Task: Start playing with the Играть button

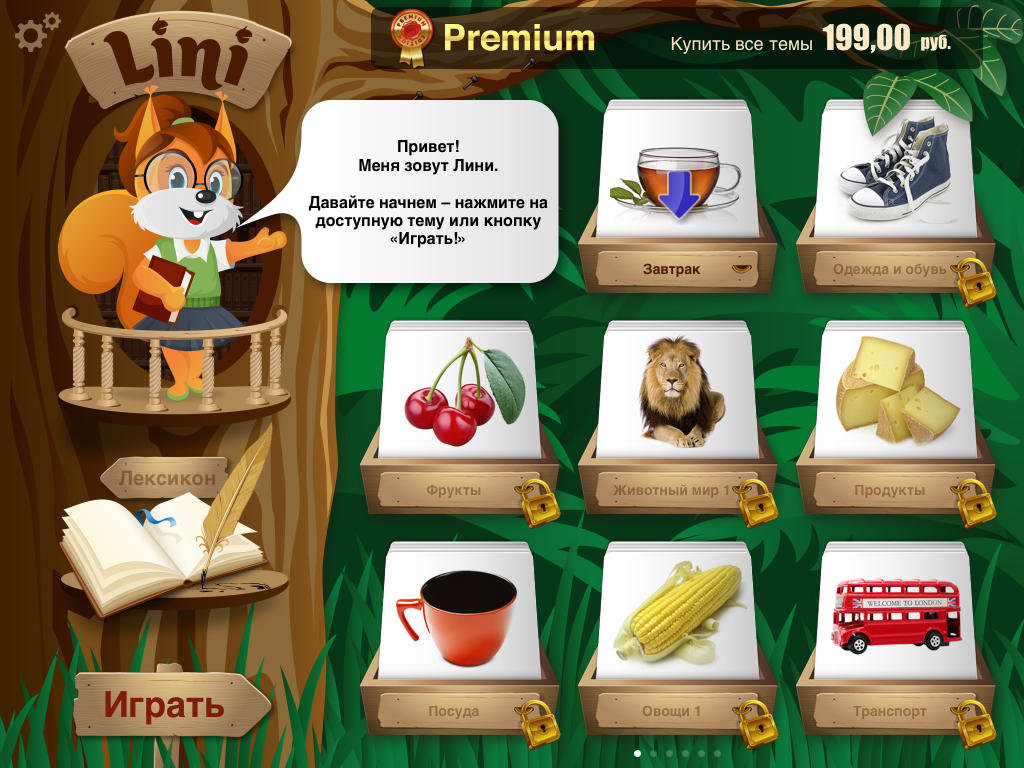Action: tap(166, 705)
